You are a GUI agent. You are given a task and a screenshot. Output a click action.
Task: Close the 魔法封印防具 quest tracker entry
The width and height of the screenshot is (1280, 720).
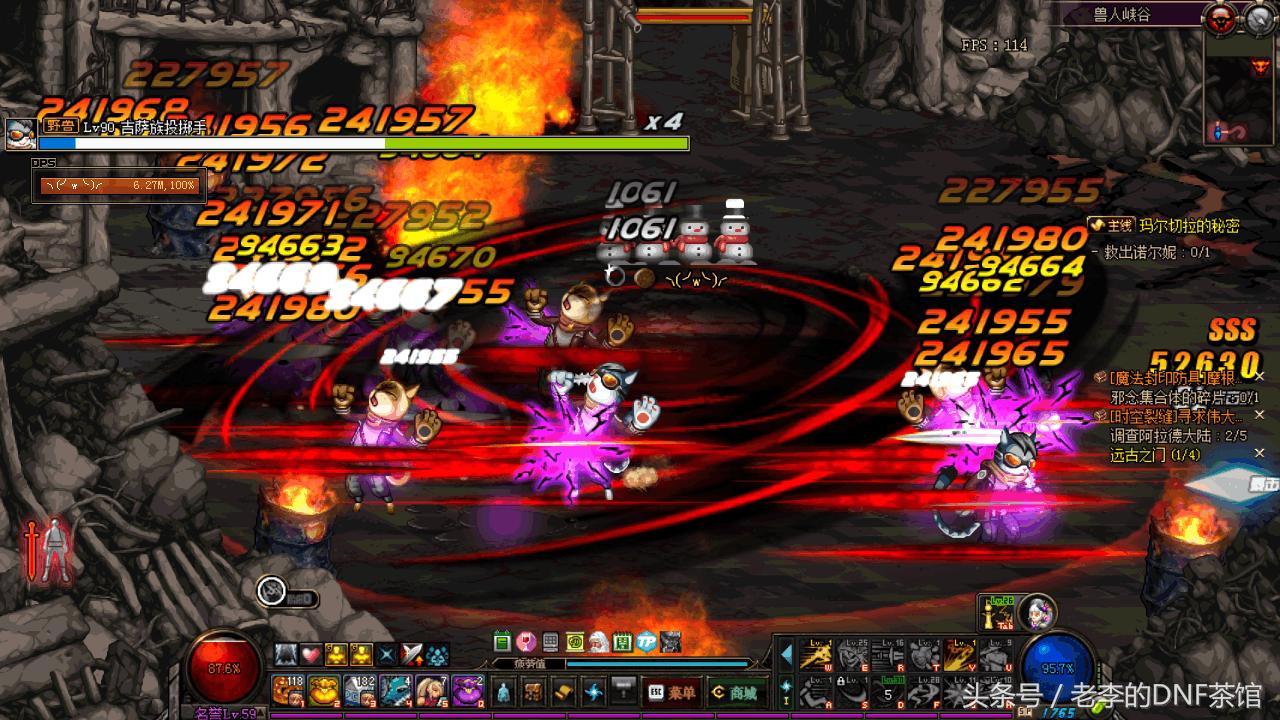1259,376
